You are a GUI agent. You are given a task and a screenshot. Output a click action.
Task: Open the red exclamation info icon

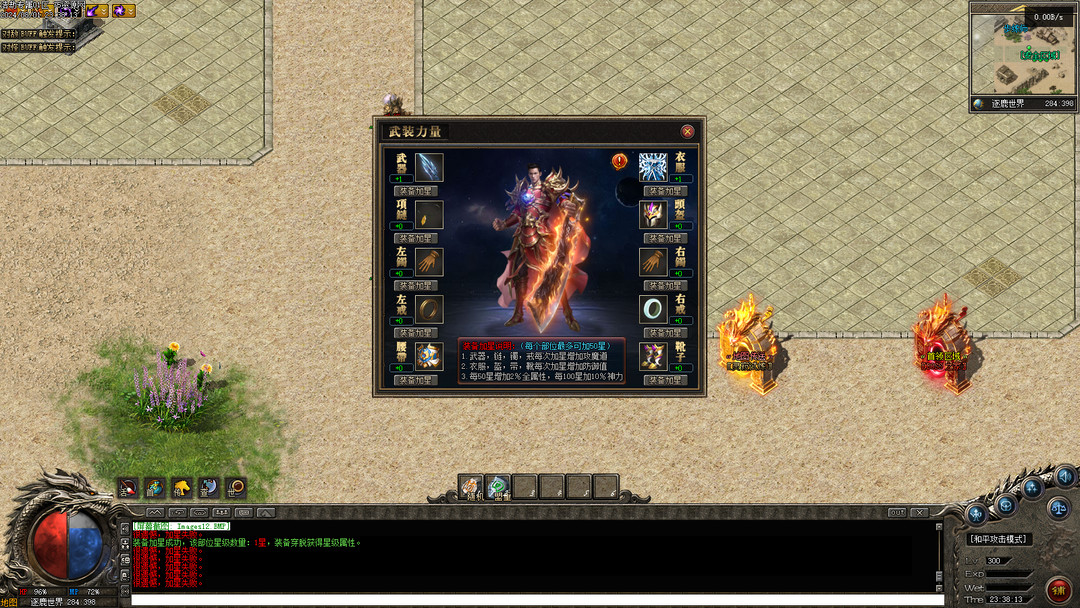[620, 160]
